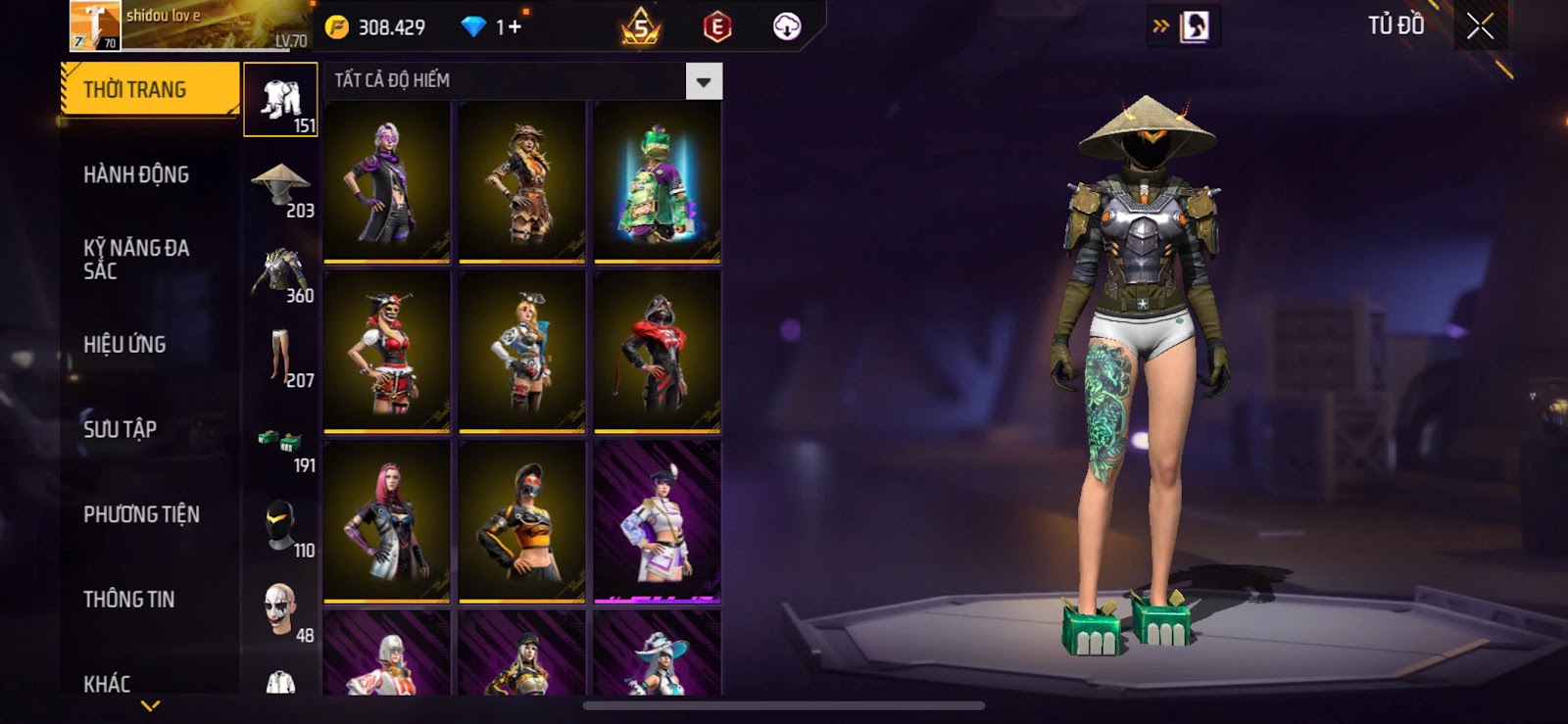
Task: Choose the armored top category icon
Action: coord(280,271)
